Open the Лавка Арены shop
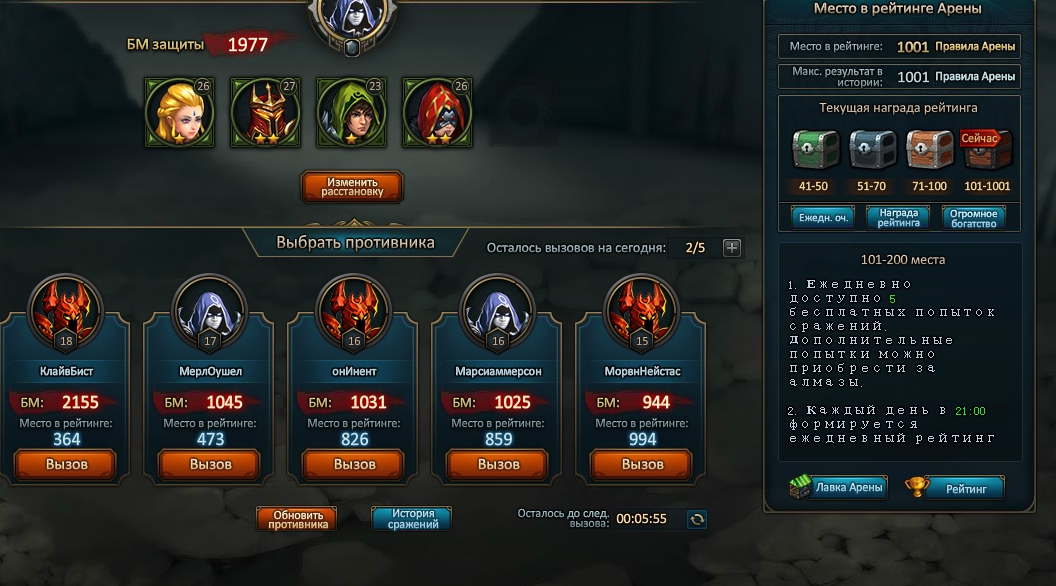 click(838, 488)
